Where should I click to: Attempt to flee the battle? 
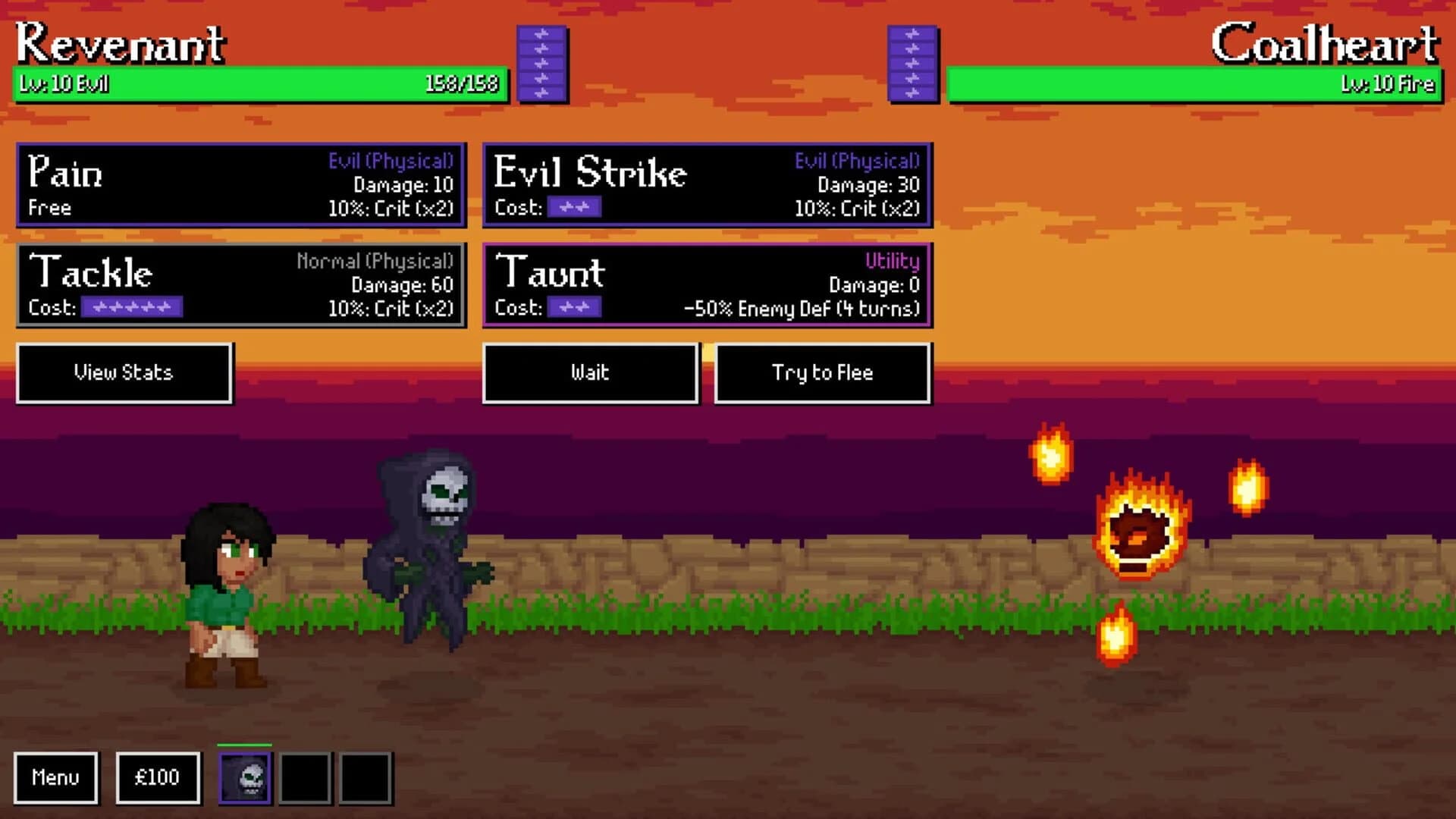[822, 372]
